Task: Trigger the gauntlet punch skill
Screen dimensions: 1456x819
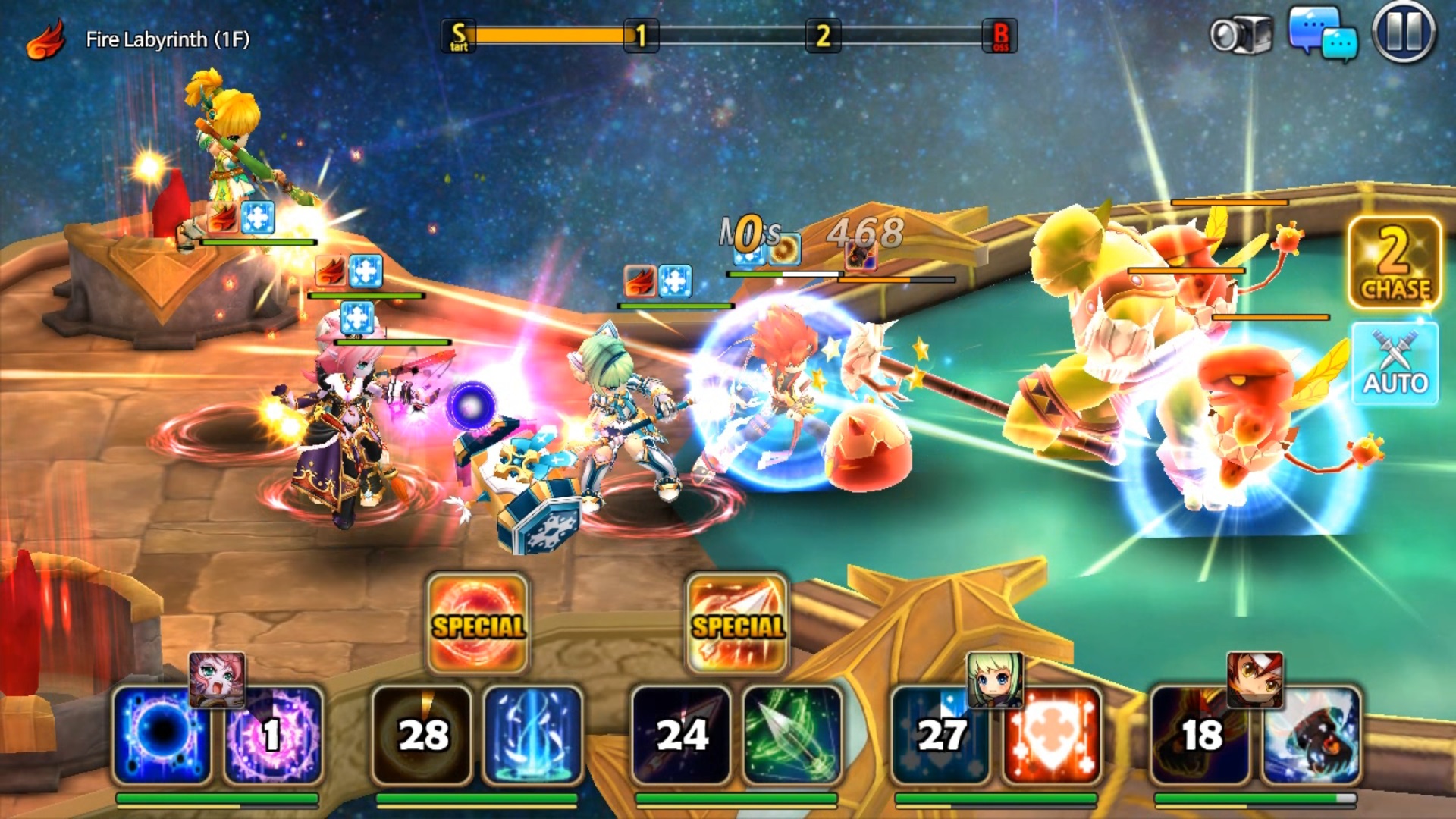Action: point(1311,734)
